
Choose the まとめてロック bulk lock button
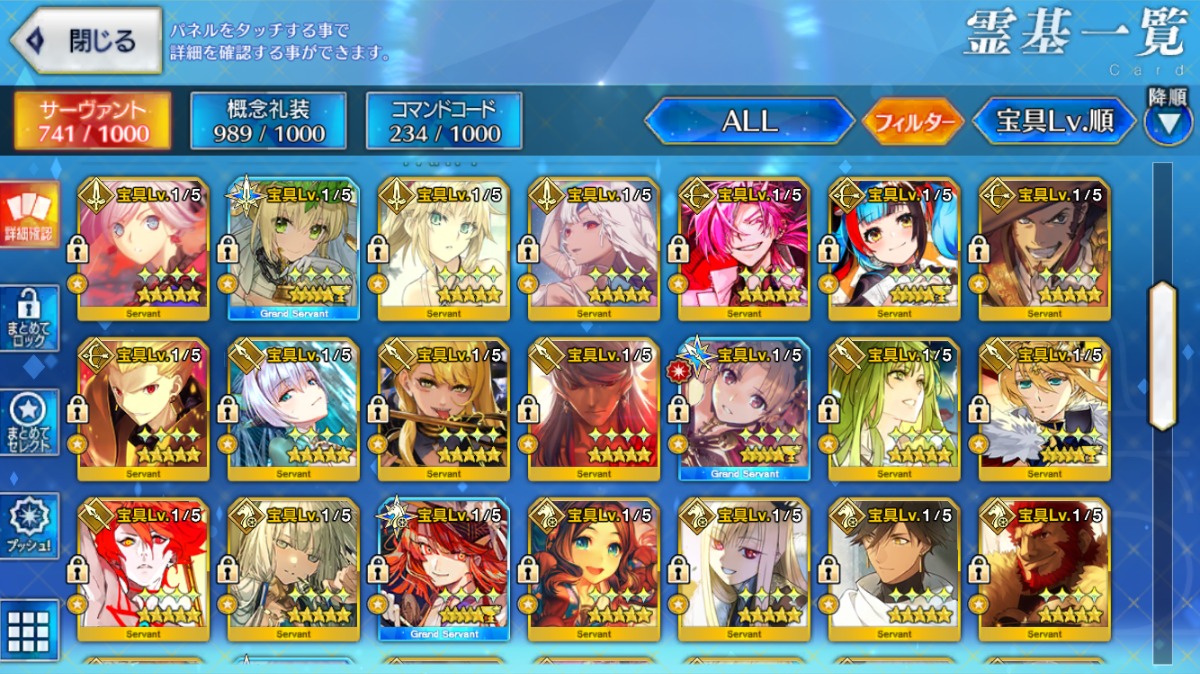[29, 318]
